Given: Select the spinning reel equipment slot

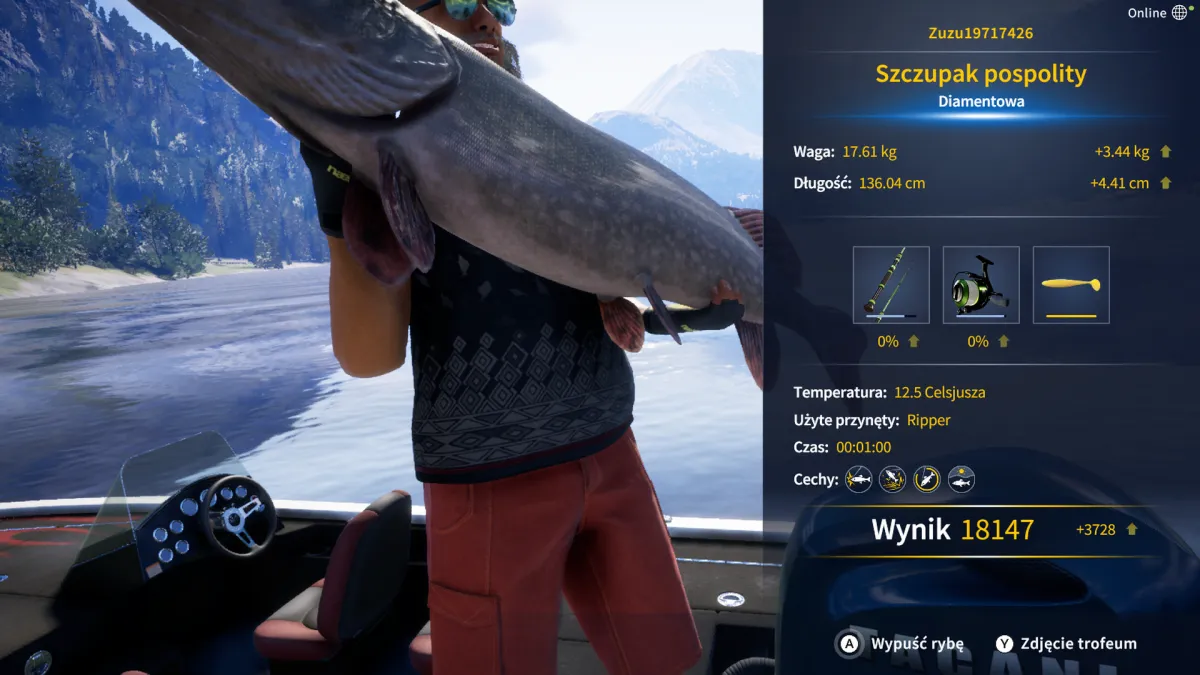Looking at the screenshot, I should tap(981, 285).
